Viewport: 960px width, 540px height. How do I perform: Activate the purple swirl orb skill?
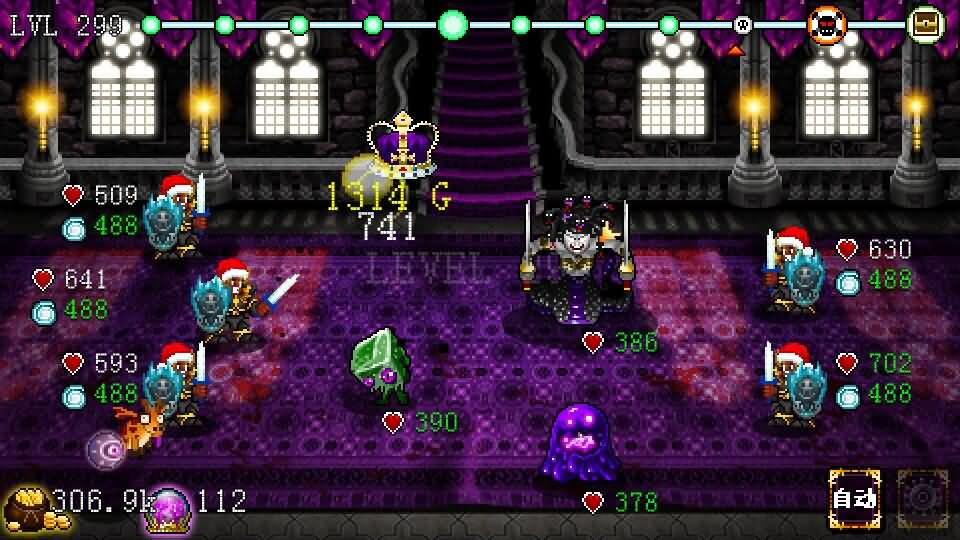click(x=106, y=449)
